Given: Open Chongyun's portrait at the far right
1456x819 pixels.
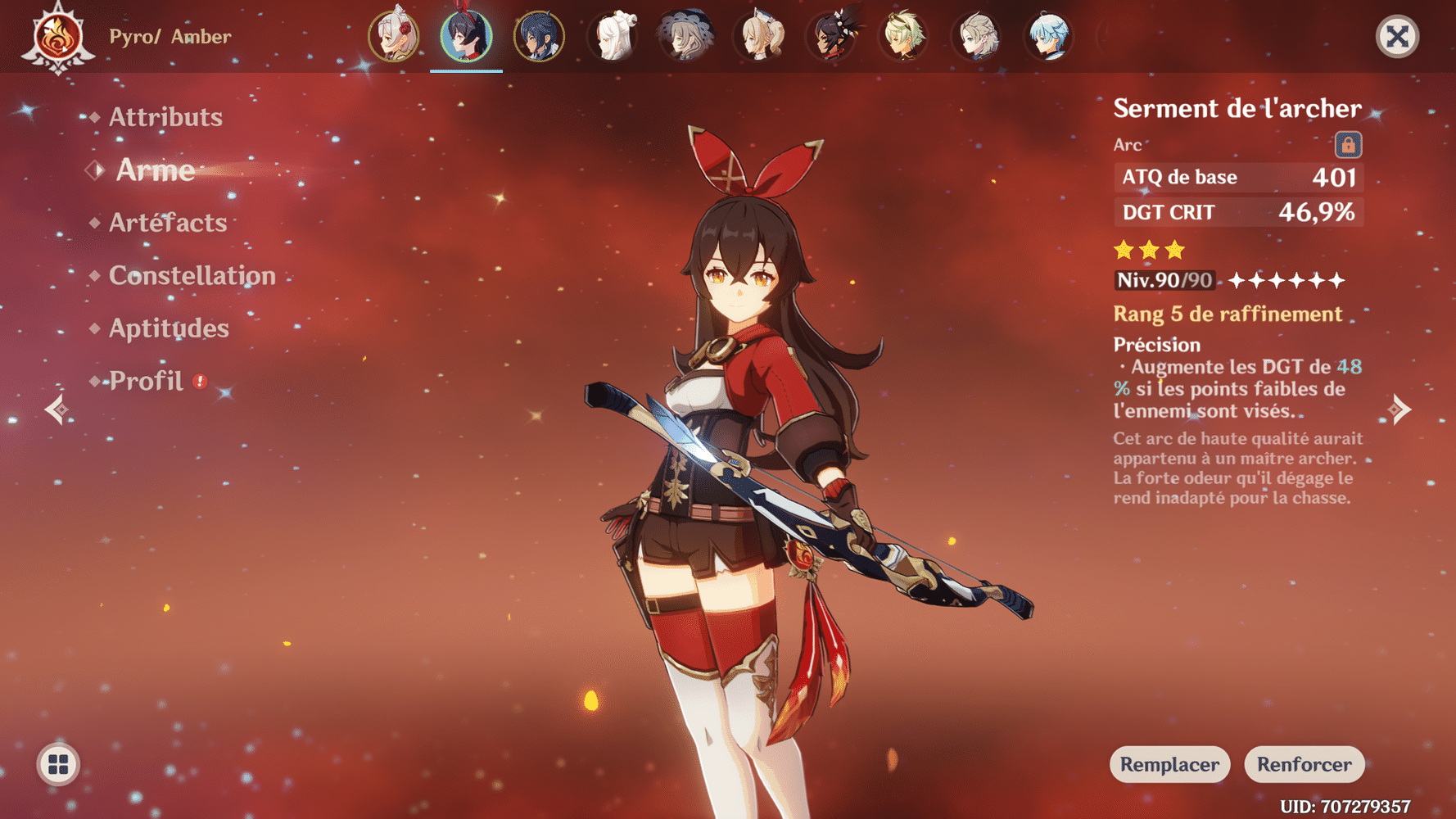Looking at the screenshot, I should point(1049,37).
